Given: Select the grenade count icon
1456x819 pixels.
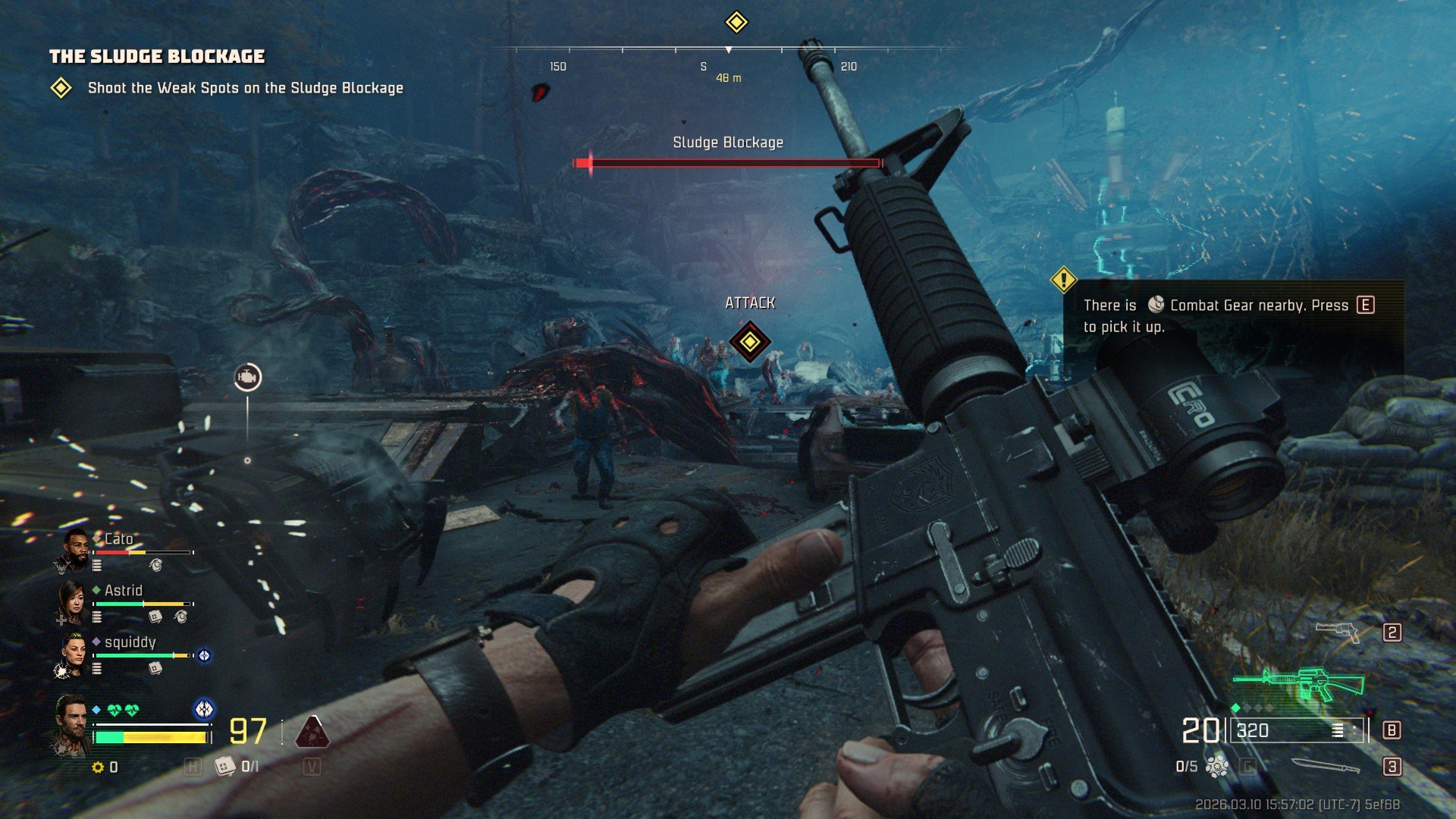Looking at the screenshot, I should click(1217, 767).
